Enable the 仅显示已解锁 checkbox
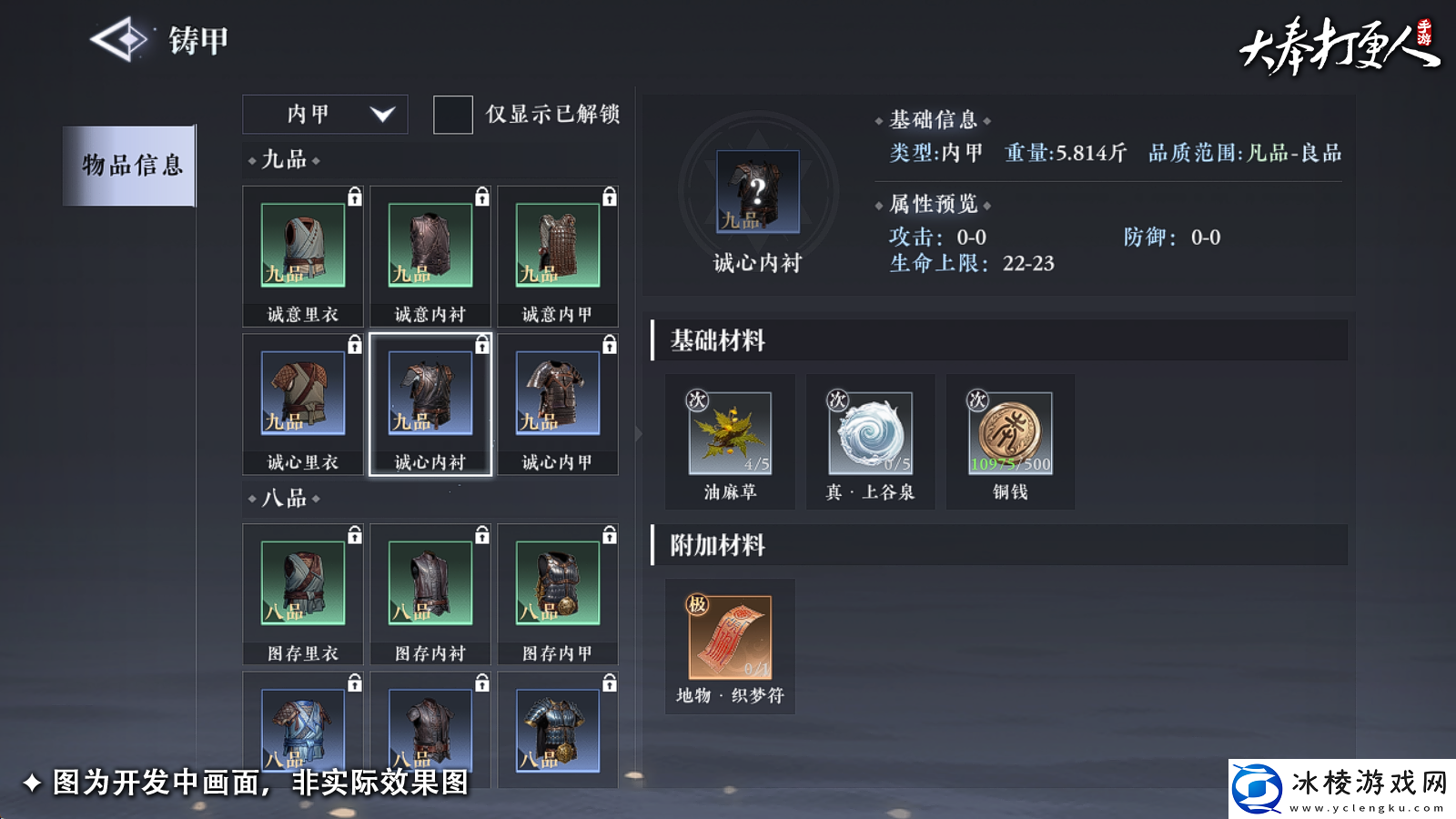1456x819 pixels. coord(452,115)
